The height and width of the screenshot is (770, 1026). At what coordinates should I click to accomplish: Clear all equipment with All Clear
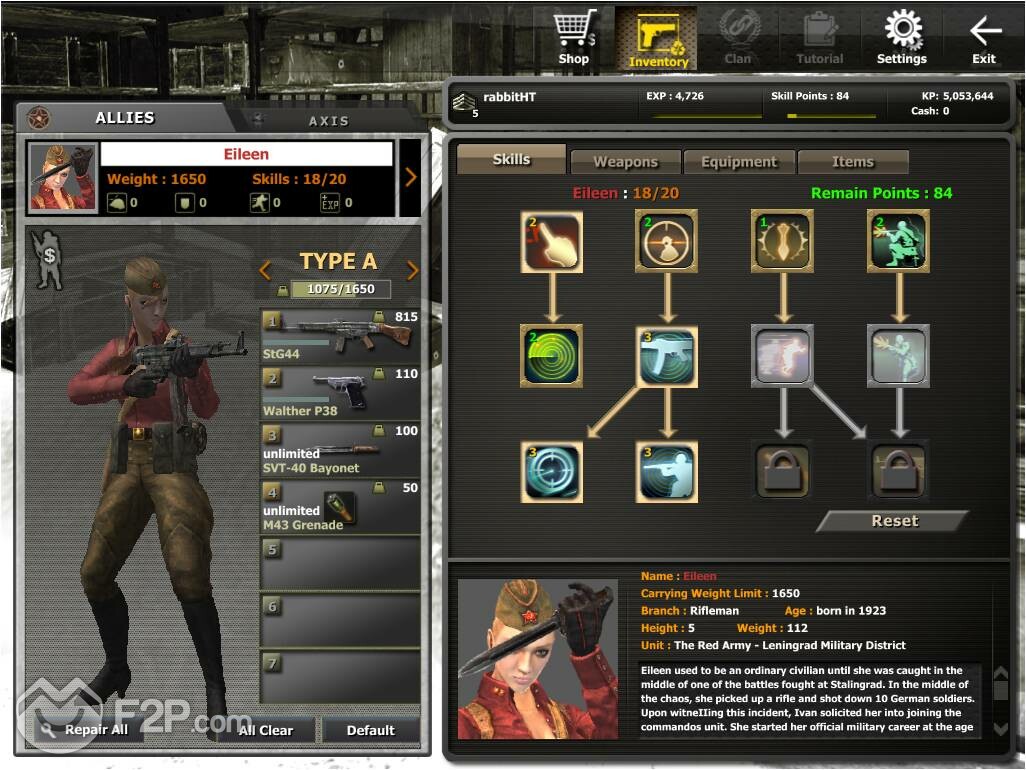266,730
